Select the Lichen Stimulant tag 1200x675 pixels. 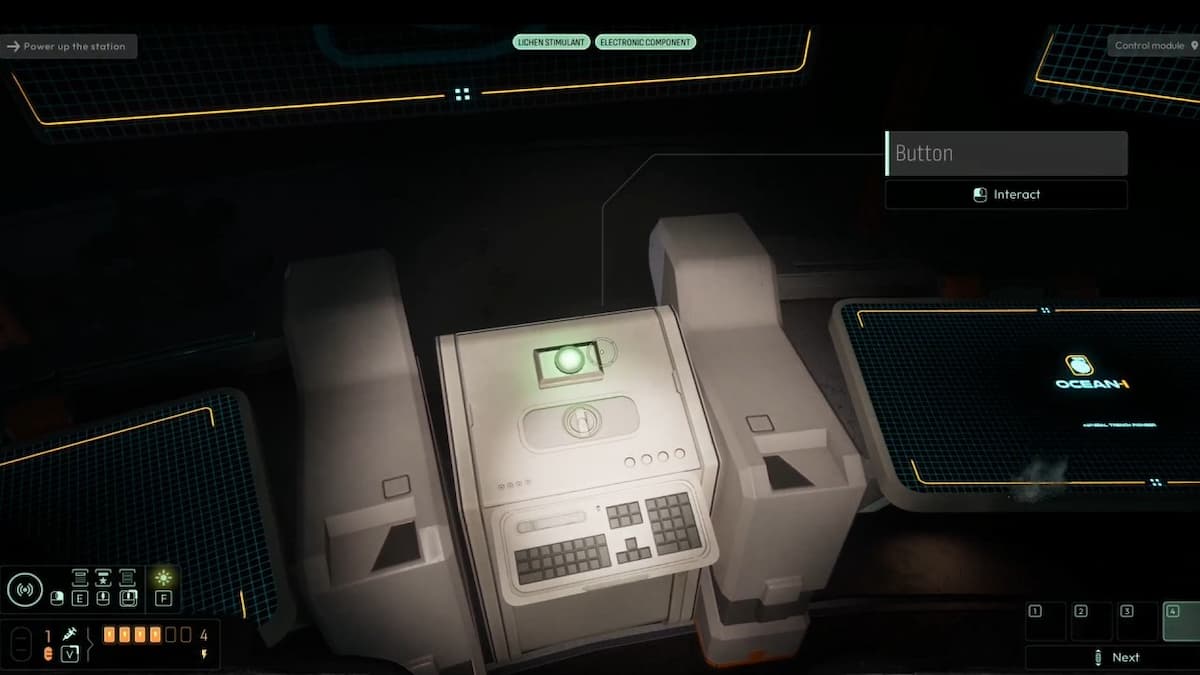(x=551, y=42)
